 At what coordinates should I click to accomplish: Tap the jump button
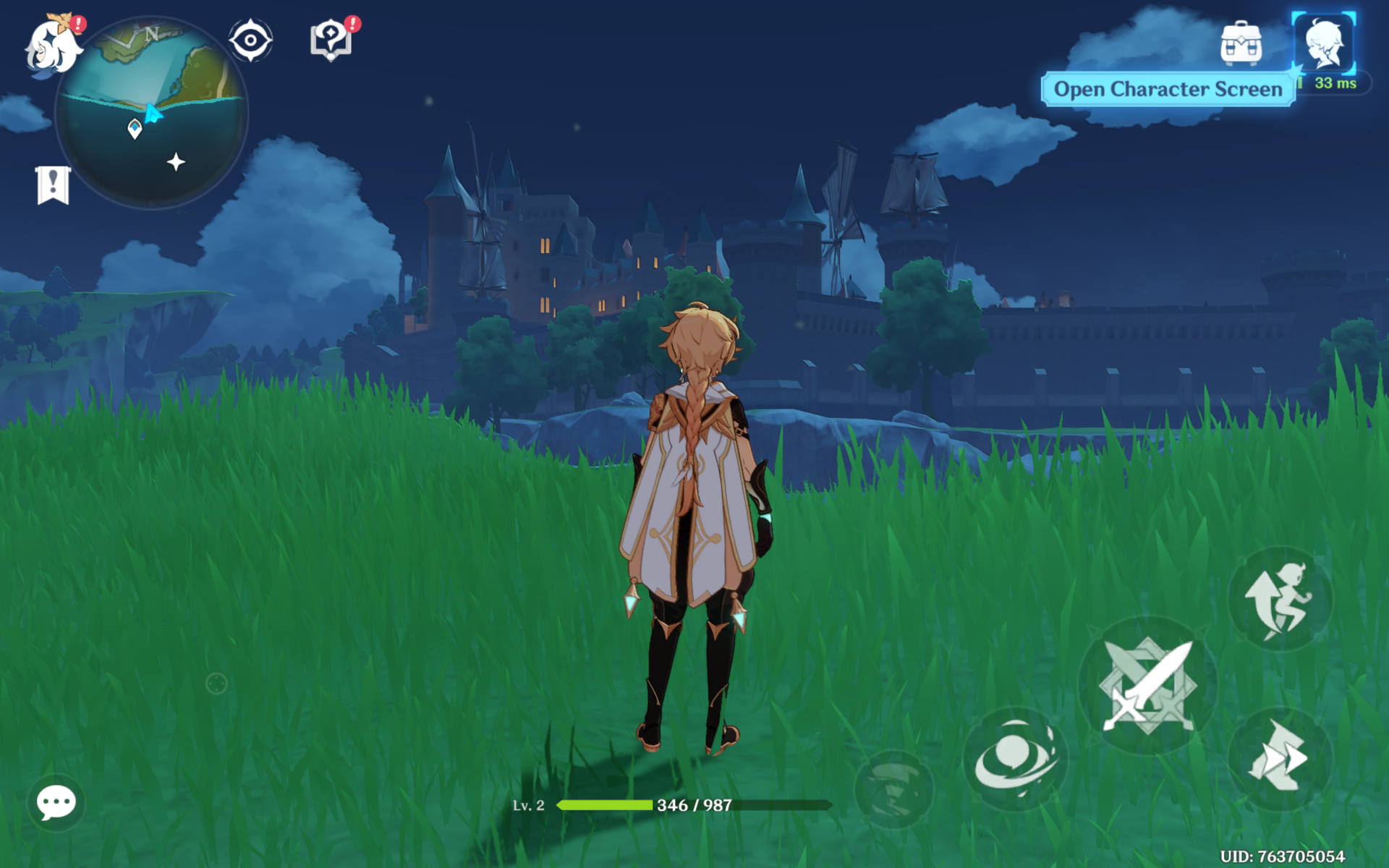(x=1279, y=599)
